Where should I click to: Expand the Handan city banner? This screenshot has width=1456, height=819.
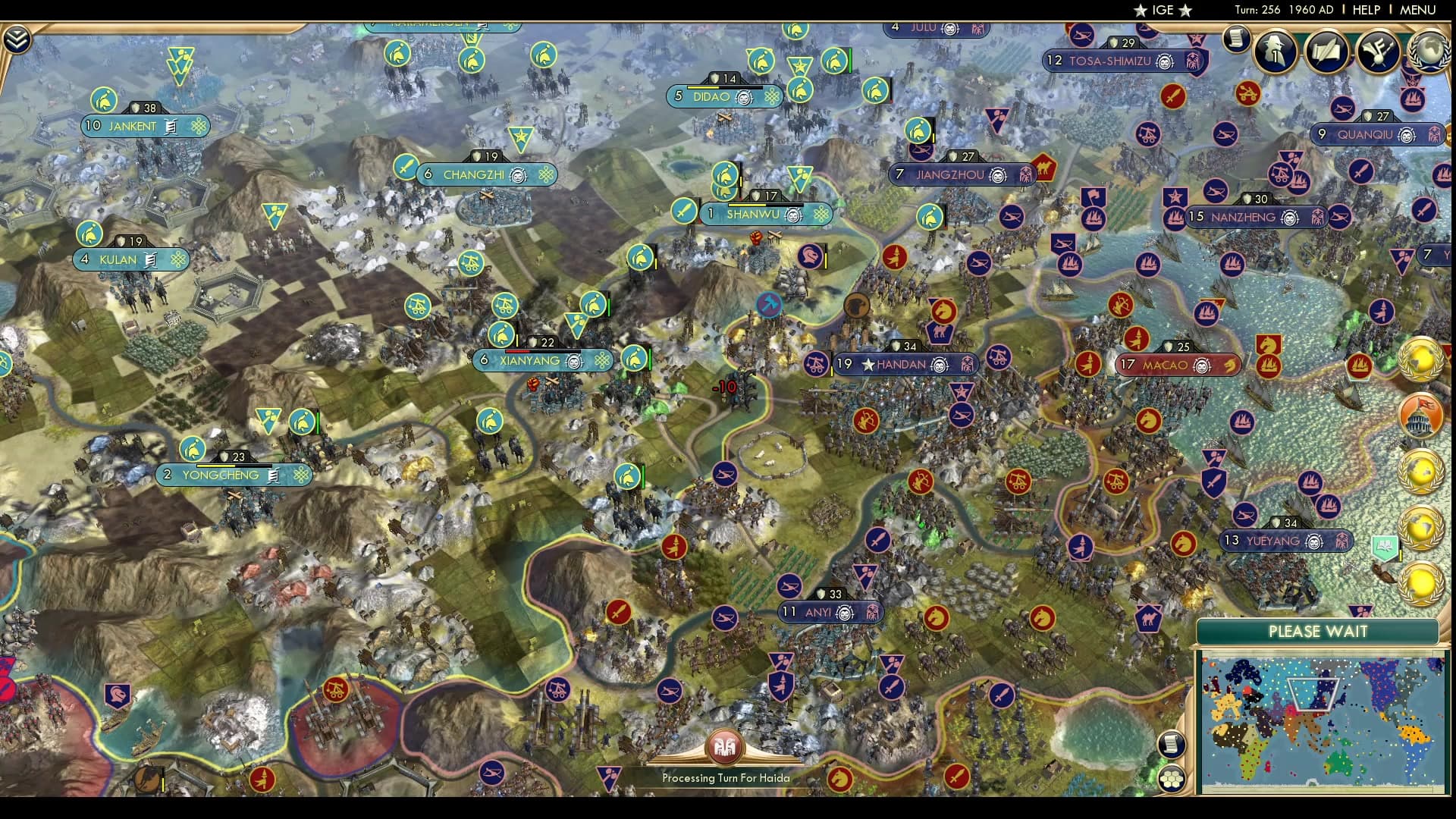pos(906,364)
